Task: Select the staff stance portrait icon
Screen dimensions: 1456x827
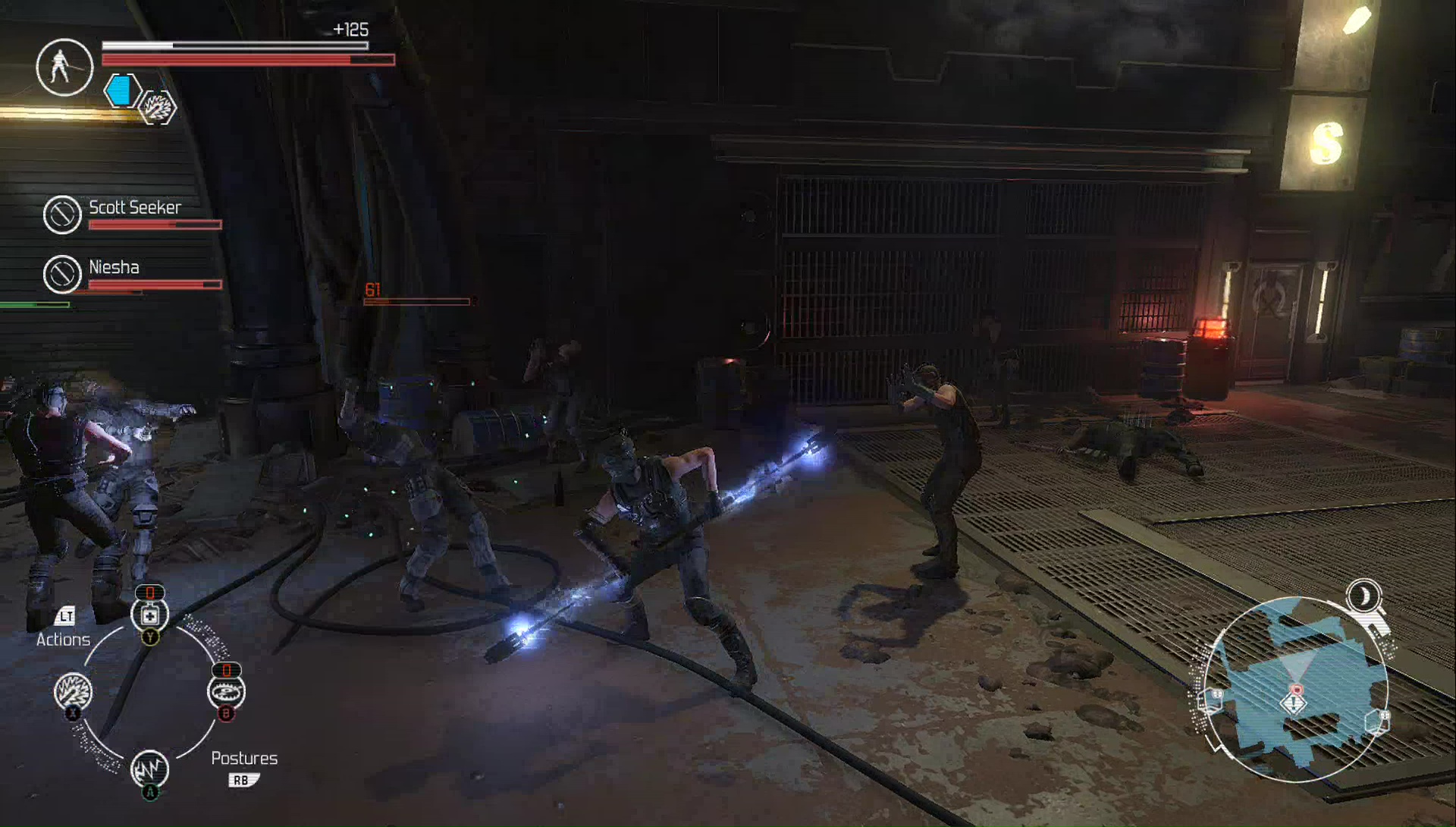Action: (64, 68)
